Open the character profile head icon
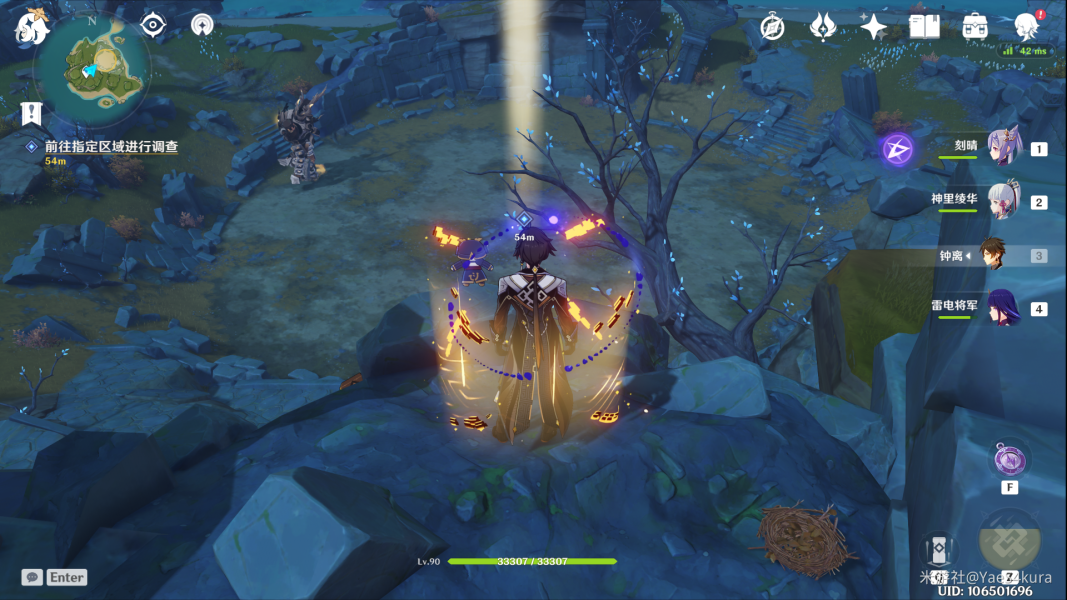Image resolution: width=1067 pixels, height=600 pixels. pos(1026,27)
